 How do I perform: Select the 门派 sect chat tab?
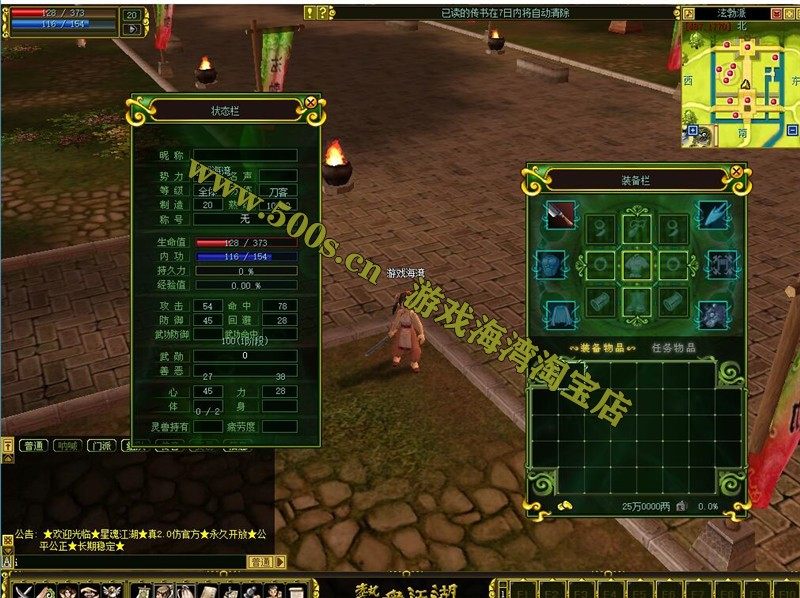pyautogui.click(x=99, y=446)
